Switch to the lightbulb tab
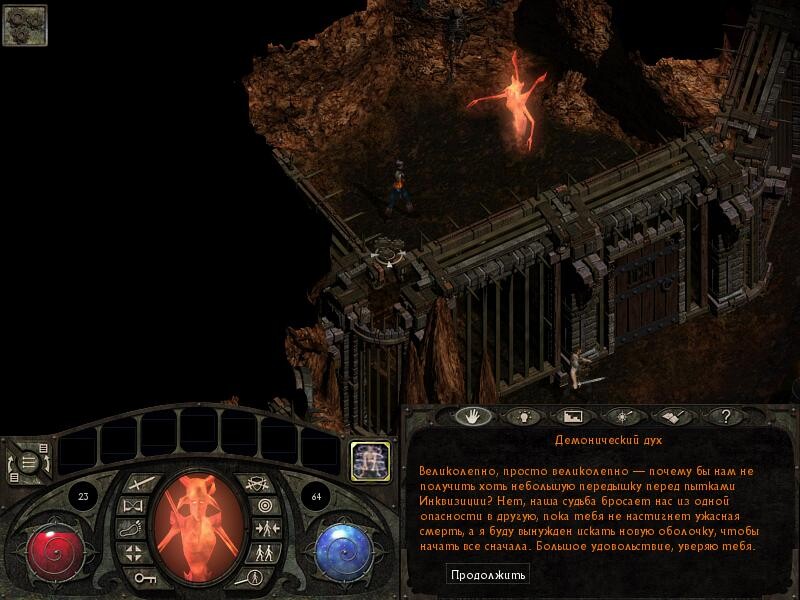This screenshot has height=600, width=800. (x=520, y=416)
